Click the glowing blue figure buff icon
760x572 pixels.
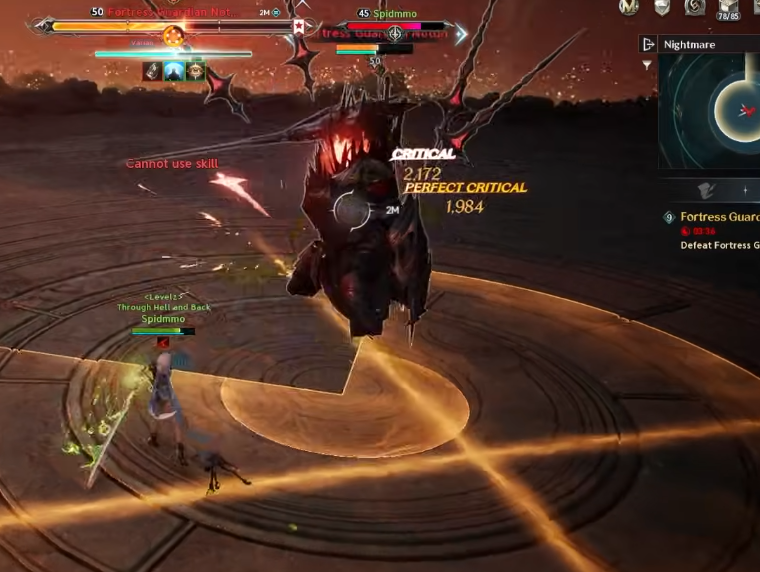(x=174, y=71)
